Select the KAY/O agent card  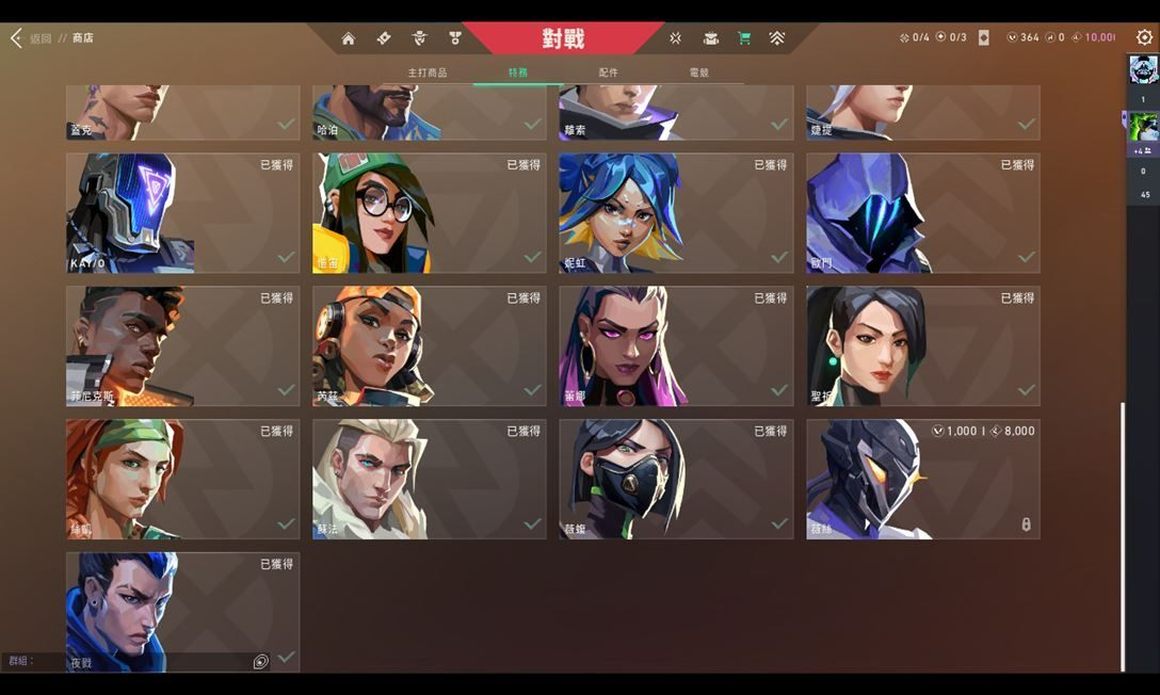coord(183,213)
